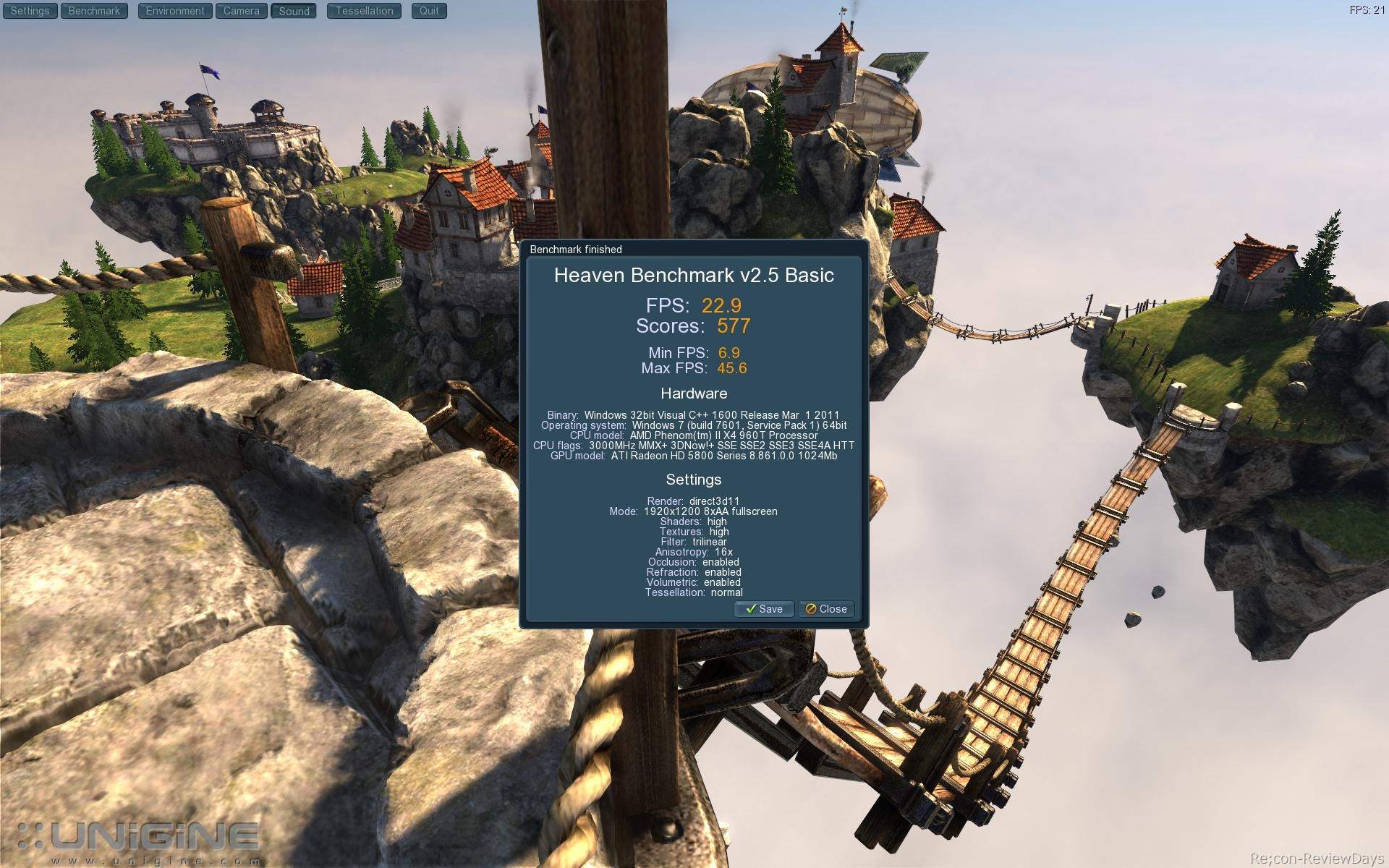Viewport: 1389px width, 868px height.
Task: Select the Camera menu
Action: click(x=242, y=11)
